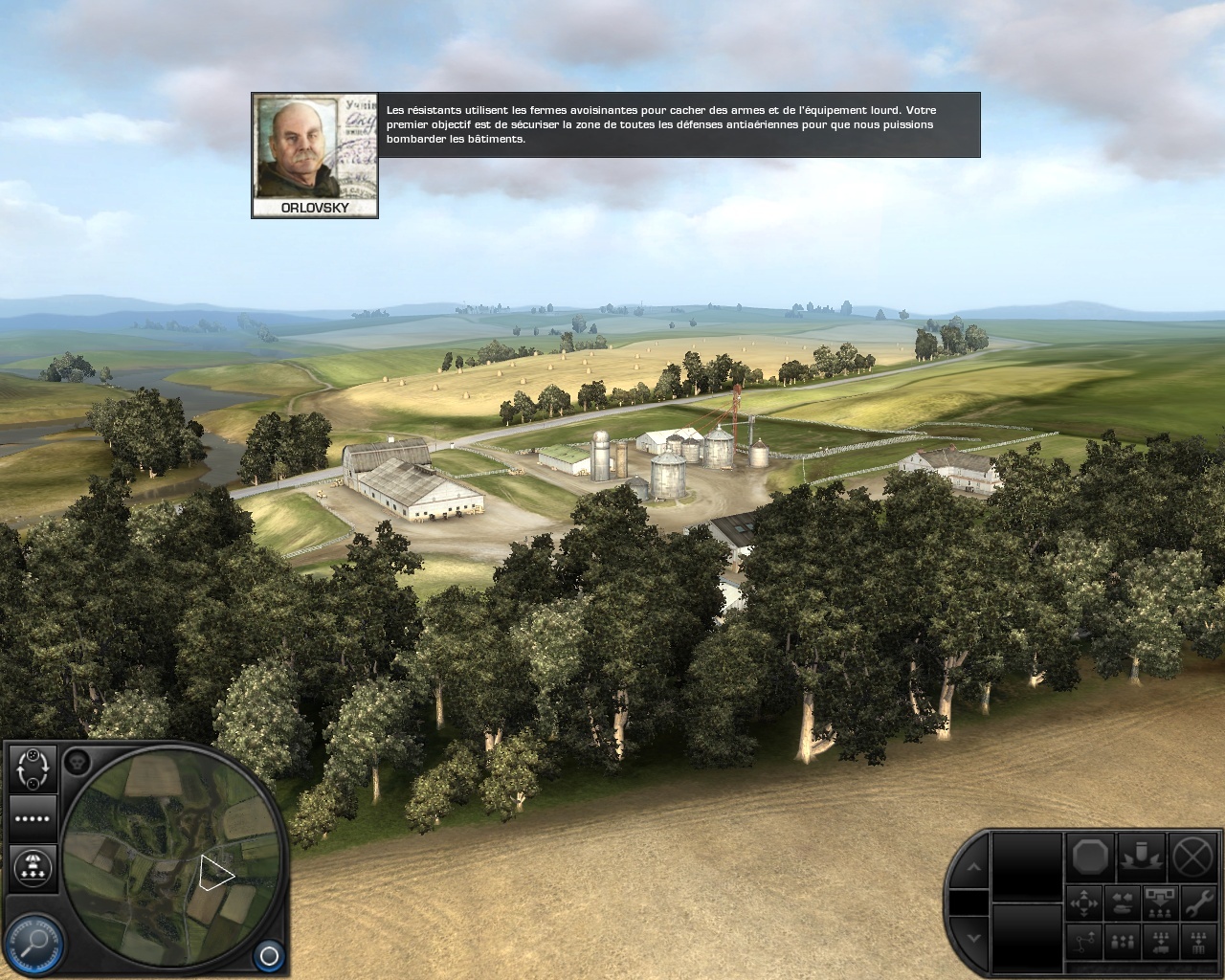1225x980 pixels.
Task: Choose the waypoint path command icon
Action: coord(1084,942)
